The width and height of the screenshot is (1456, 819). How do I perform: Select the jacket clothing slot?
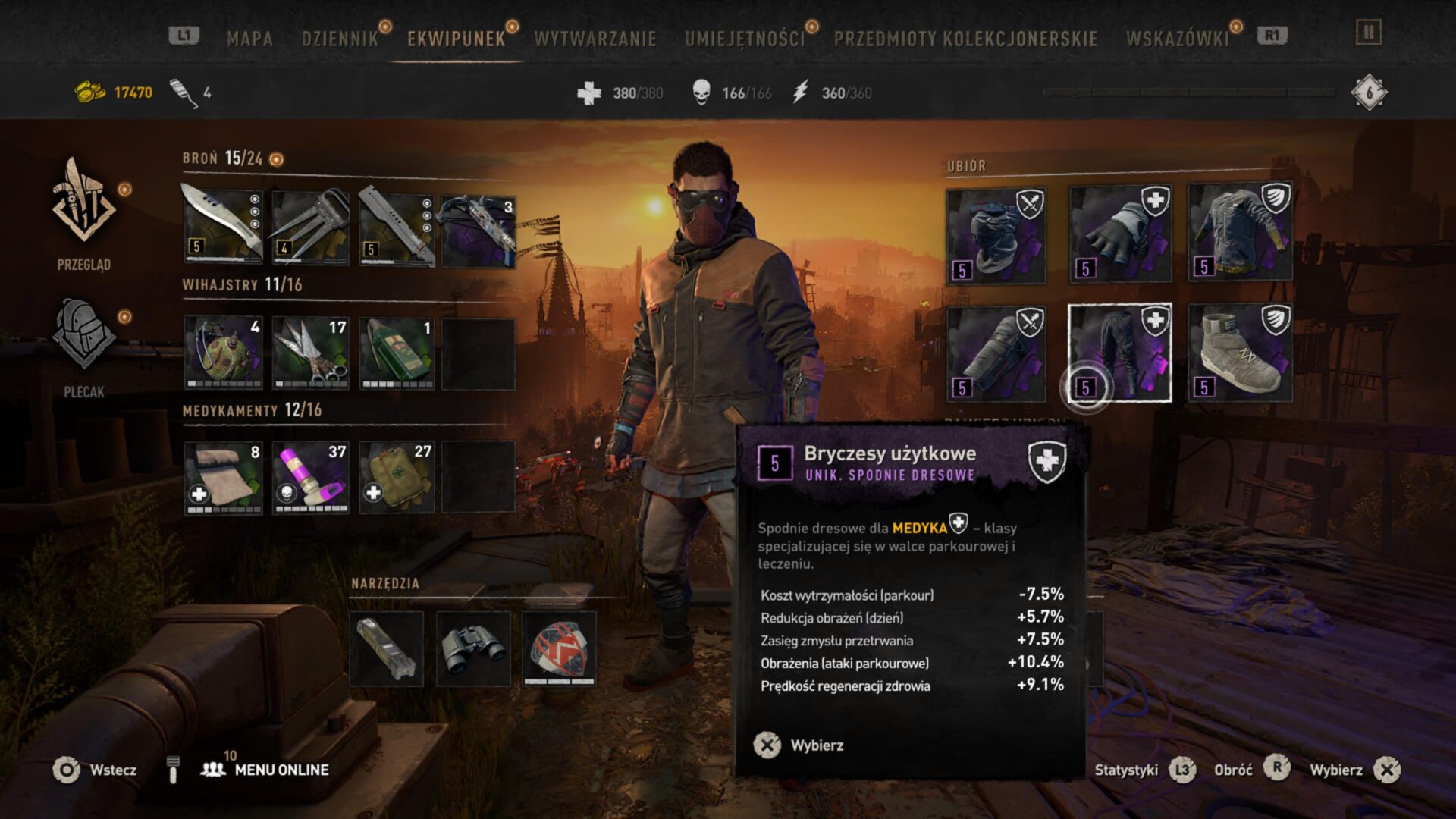point(1240,233)
